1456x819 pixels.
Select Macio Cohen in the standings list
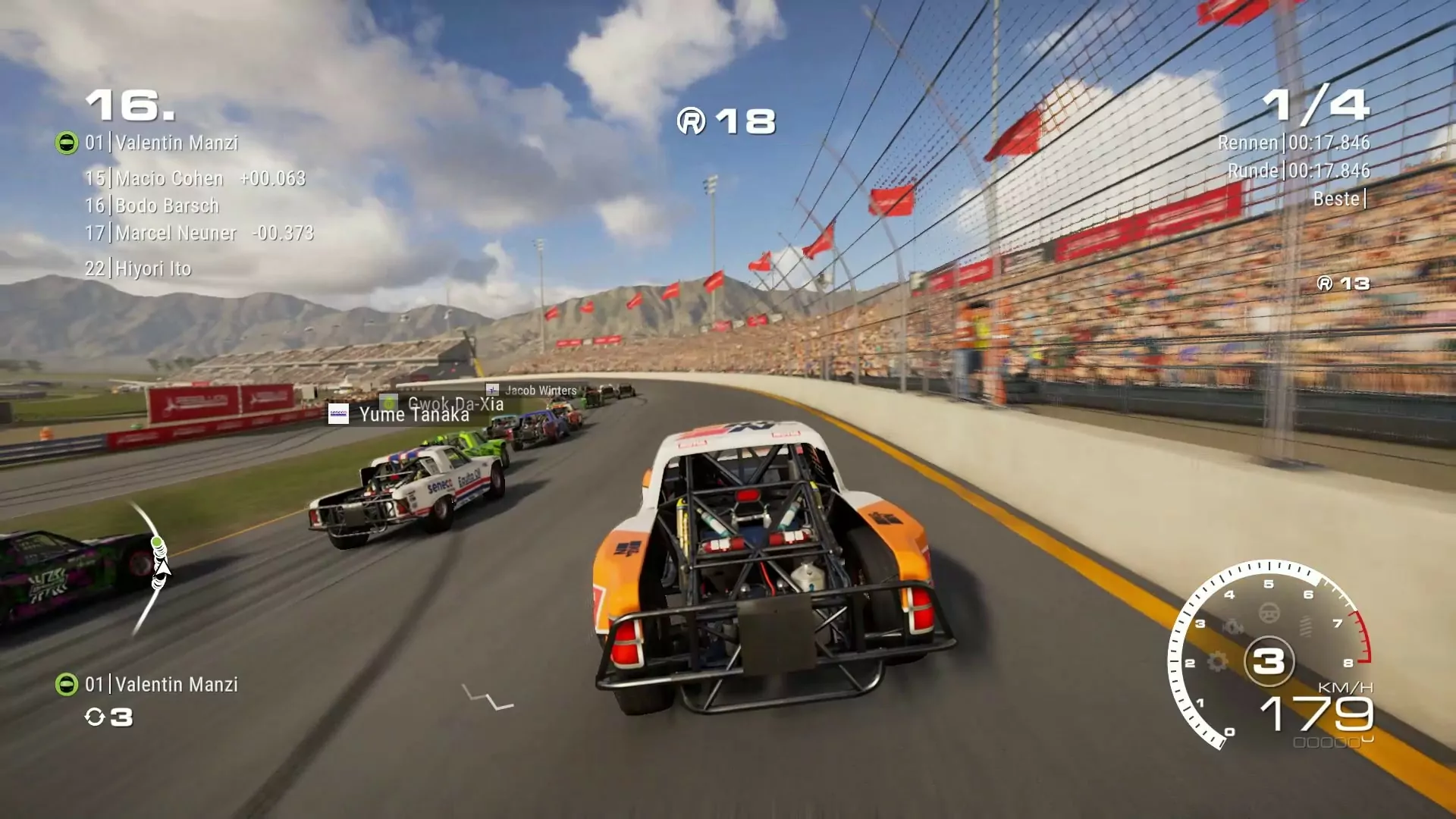click(169, 179)
